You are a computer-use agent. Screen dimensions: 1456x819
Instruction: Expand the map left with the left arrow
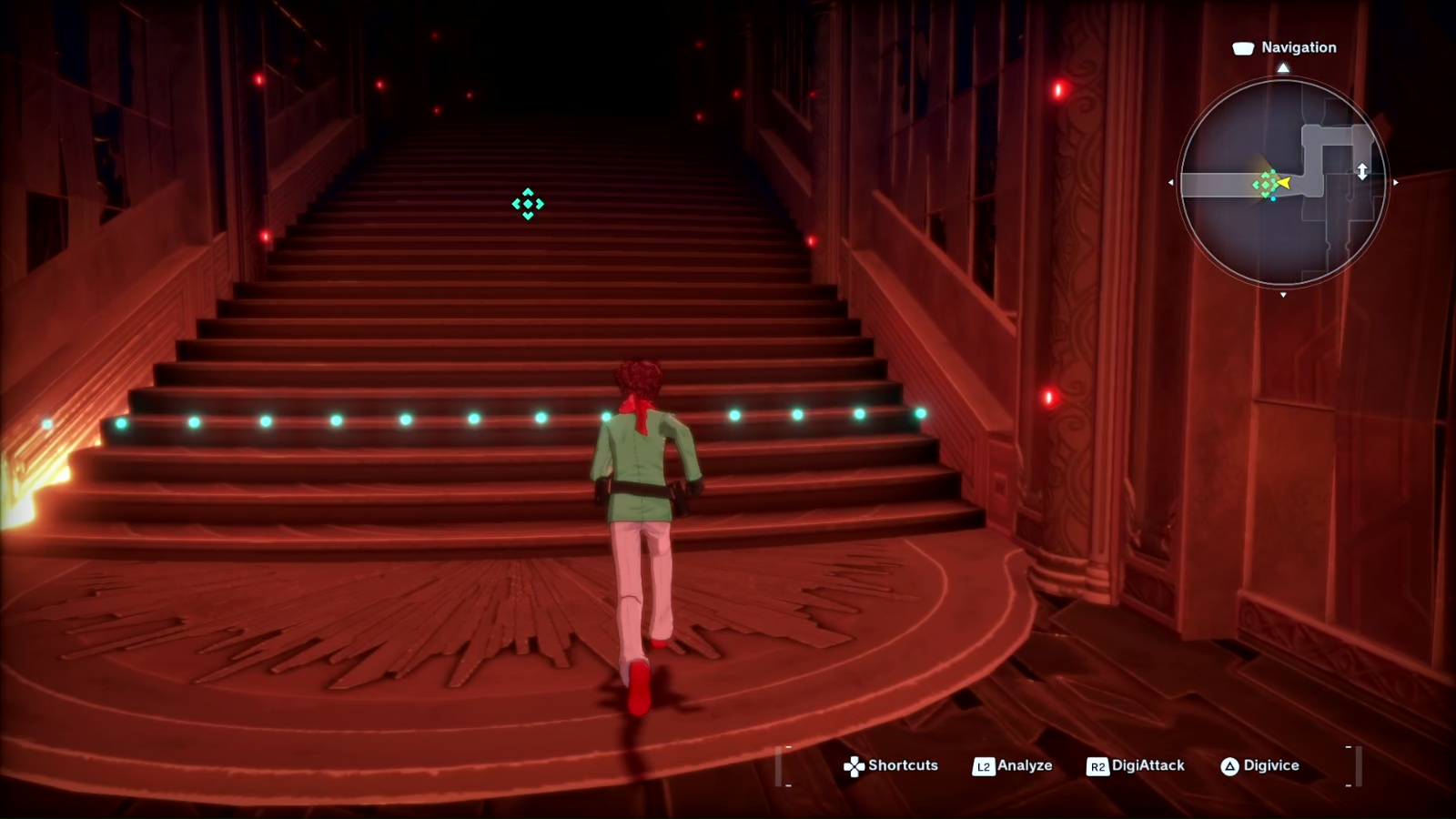point(1171,182)
